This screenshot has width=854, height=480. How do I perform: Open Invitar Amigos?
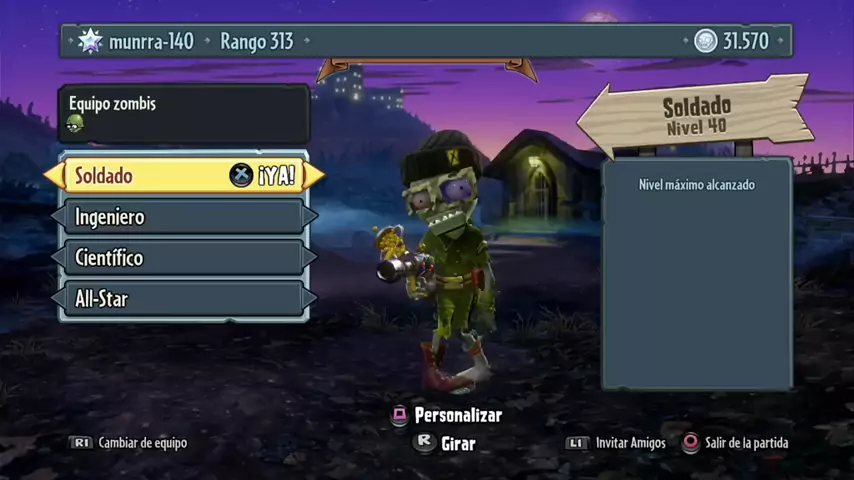(616, 443)
